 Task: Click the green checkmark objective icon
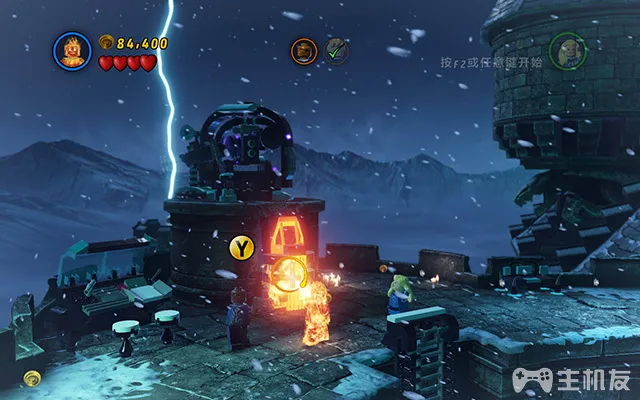335,50
